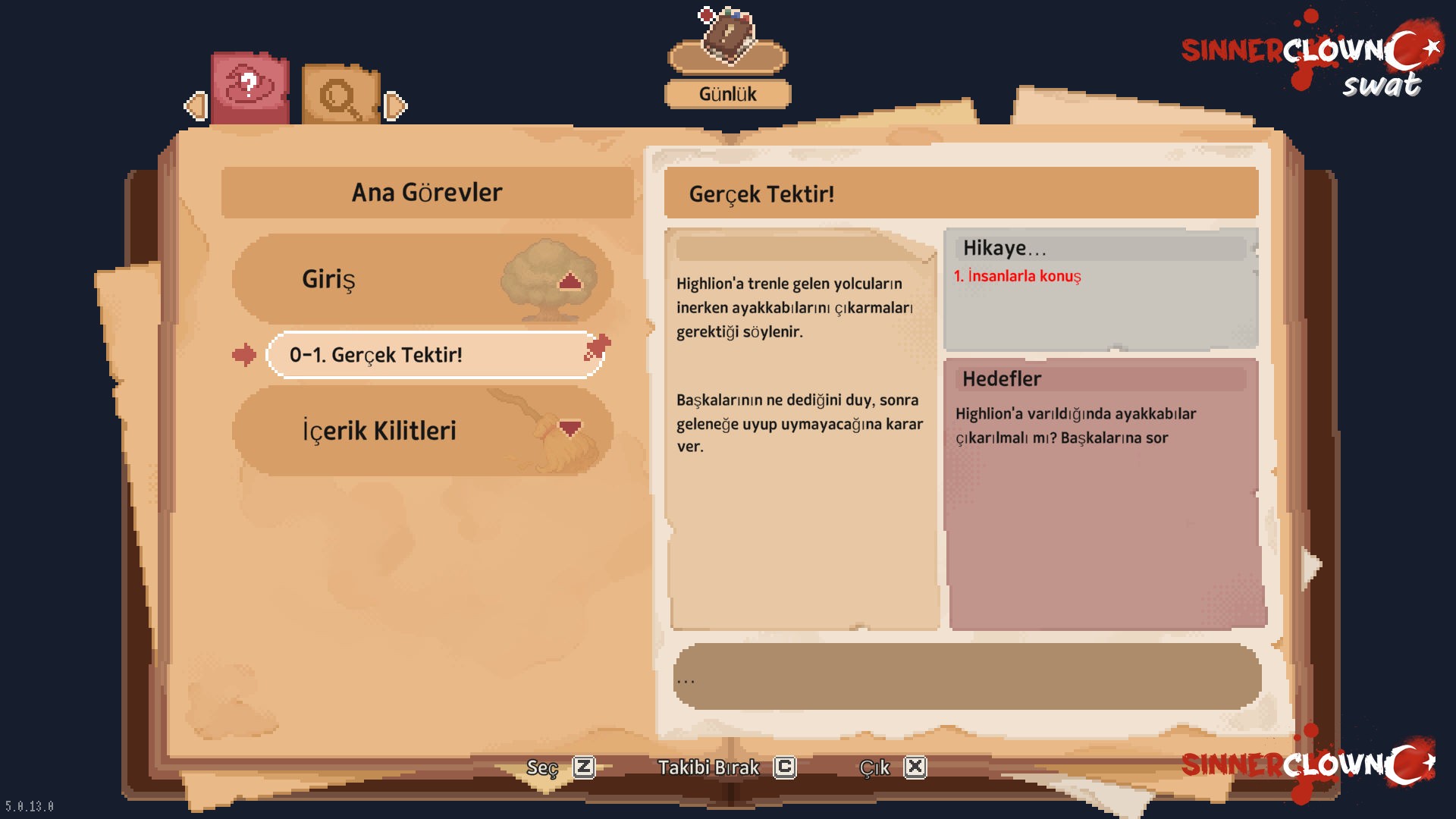Click the right tab navigation arrow
This screenshot has width=1456, height=819.
[x=395, y=105]
